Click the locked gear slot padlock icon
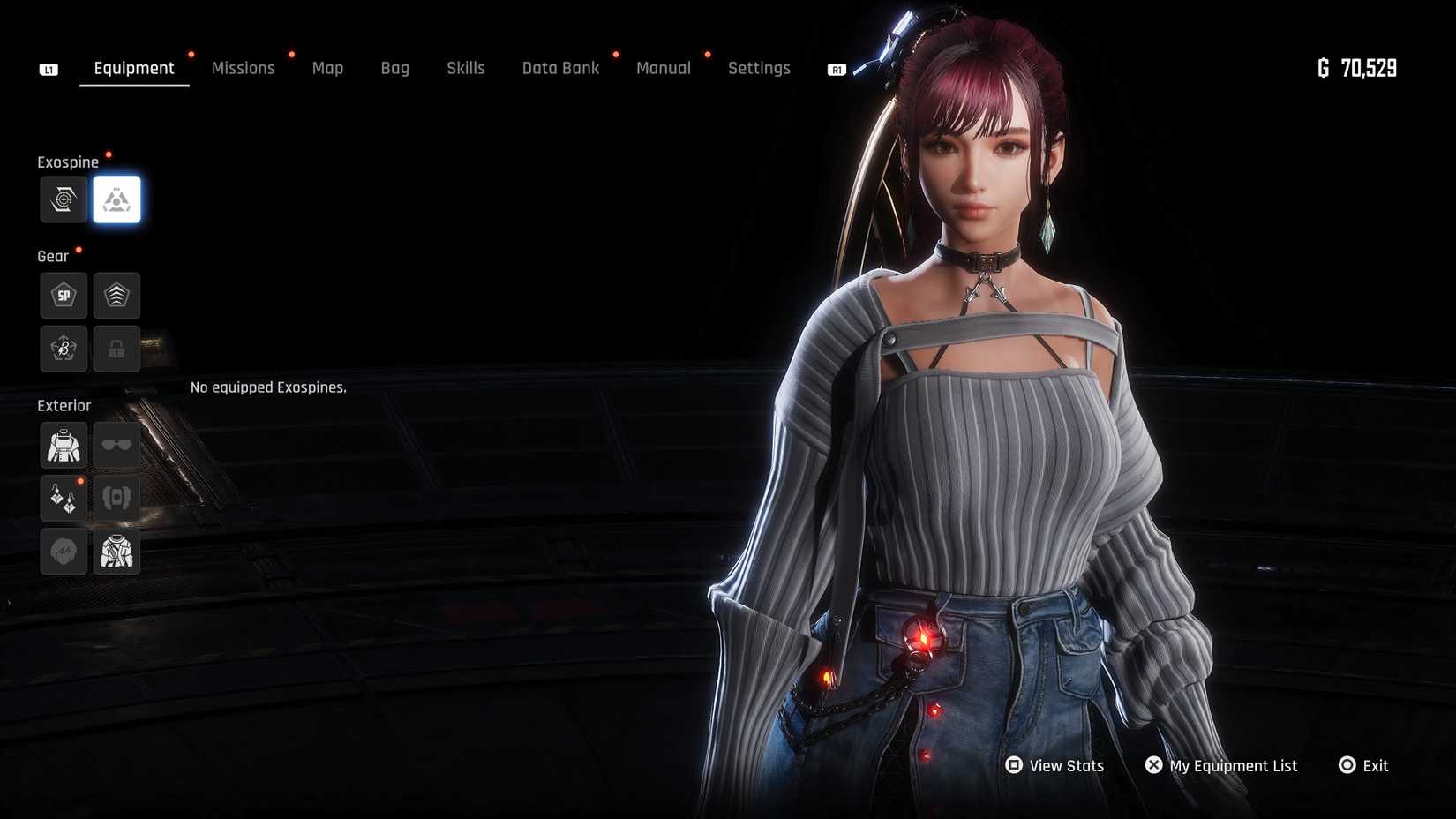The height and width of the screenshot is (819, 1456). 116,349
